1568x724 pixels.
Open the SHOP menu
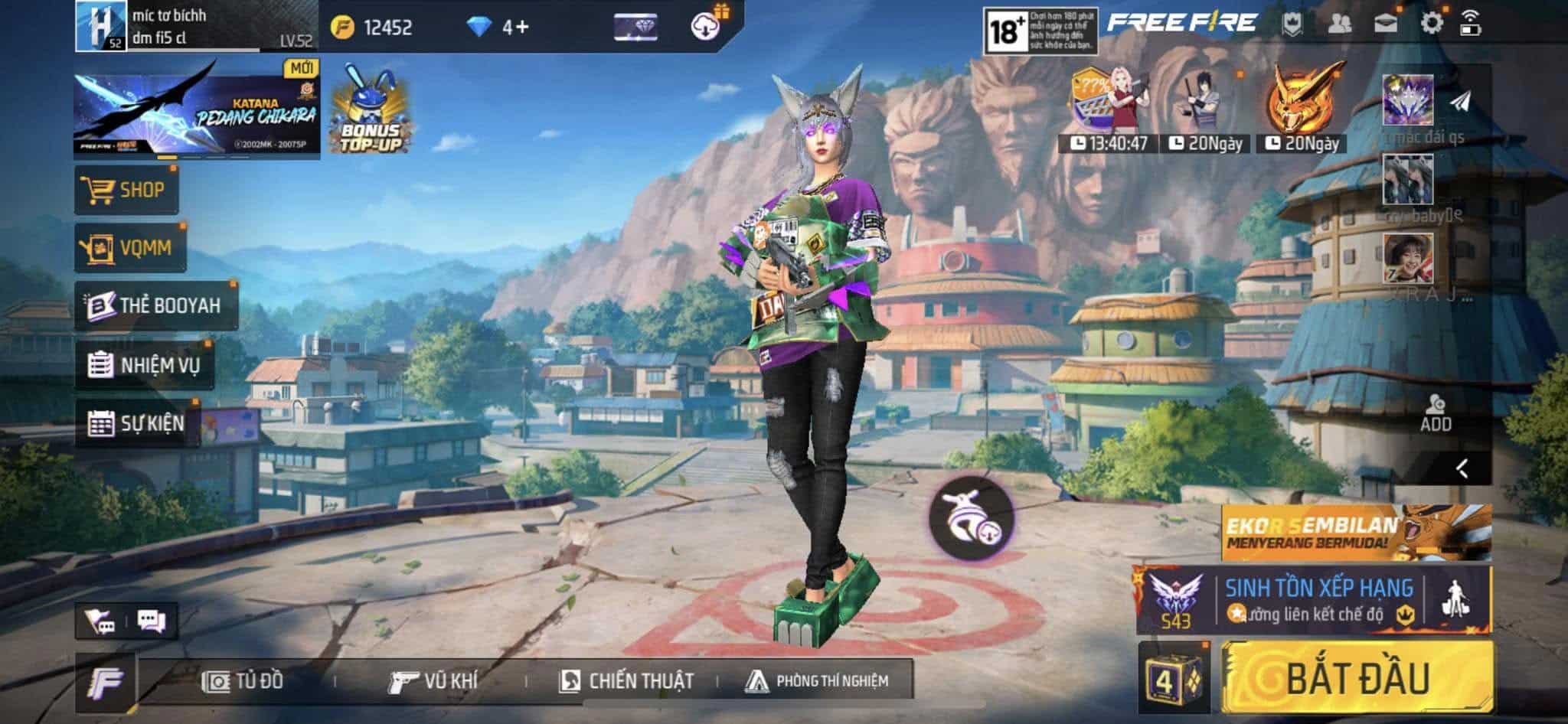pos(126,190)
